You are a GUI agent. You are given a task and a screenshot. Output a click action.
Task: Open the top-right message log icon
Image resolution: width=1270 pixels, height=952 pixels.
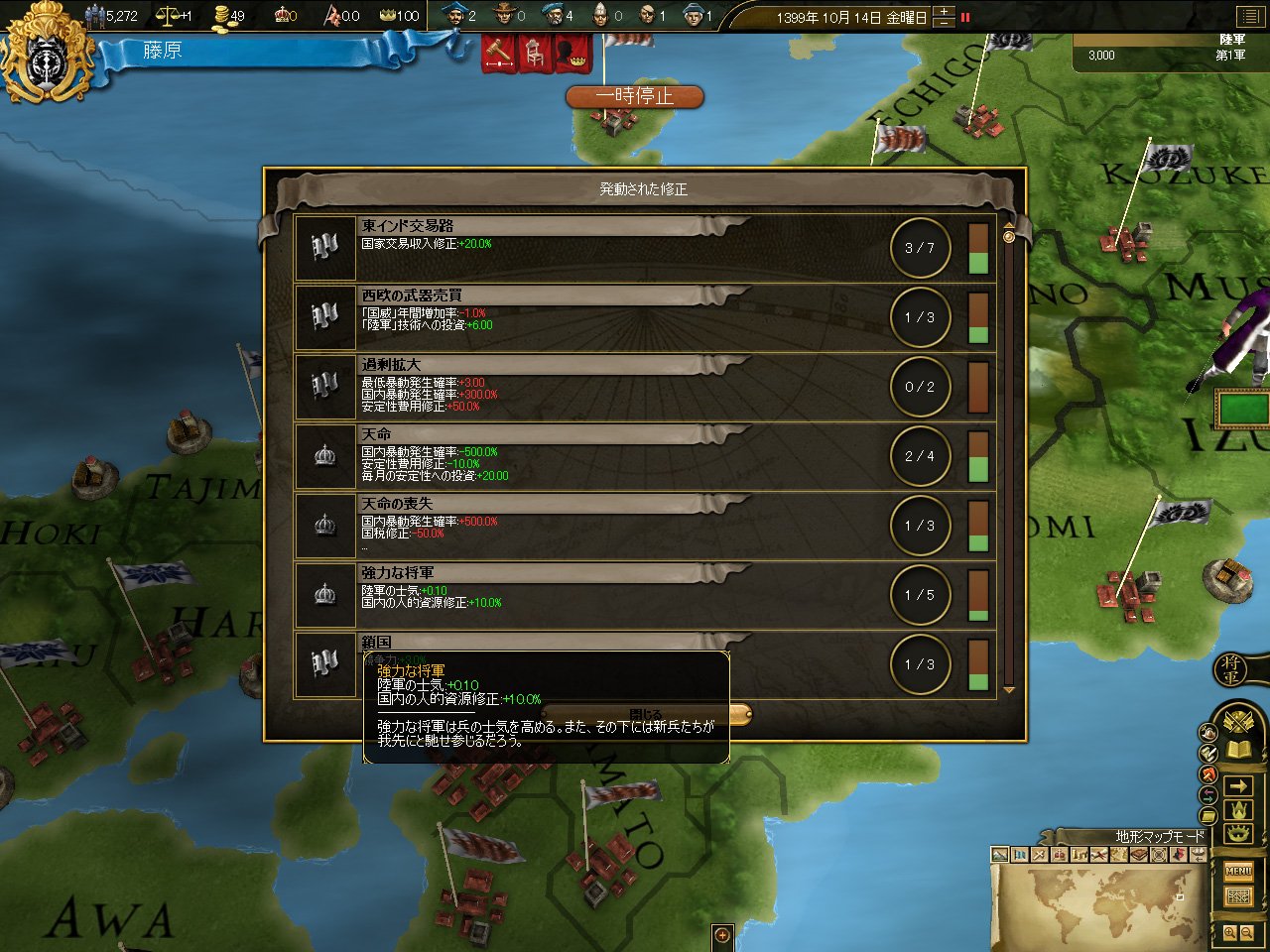coord(1248,17)
